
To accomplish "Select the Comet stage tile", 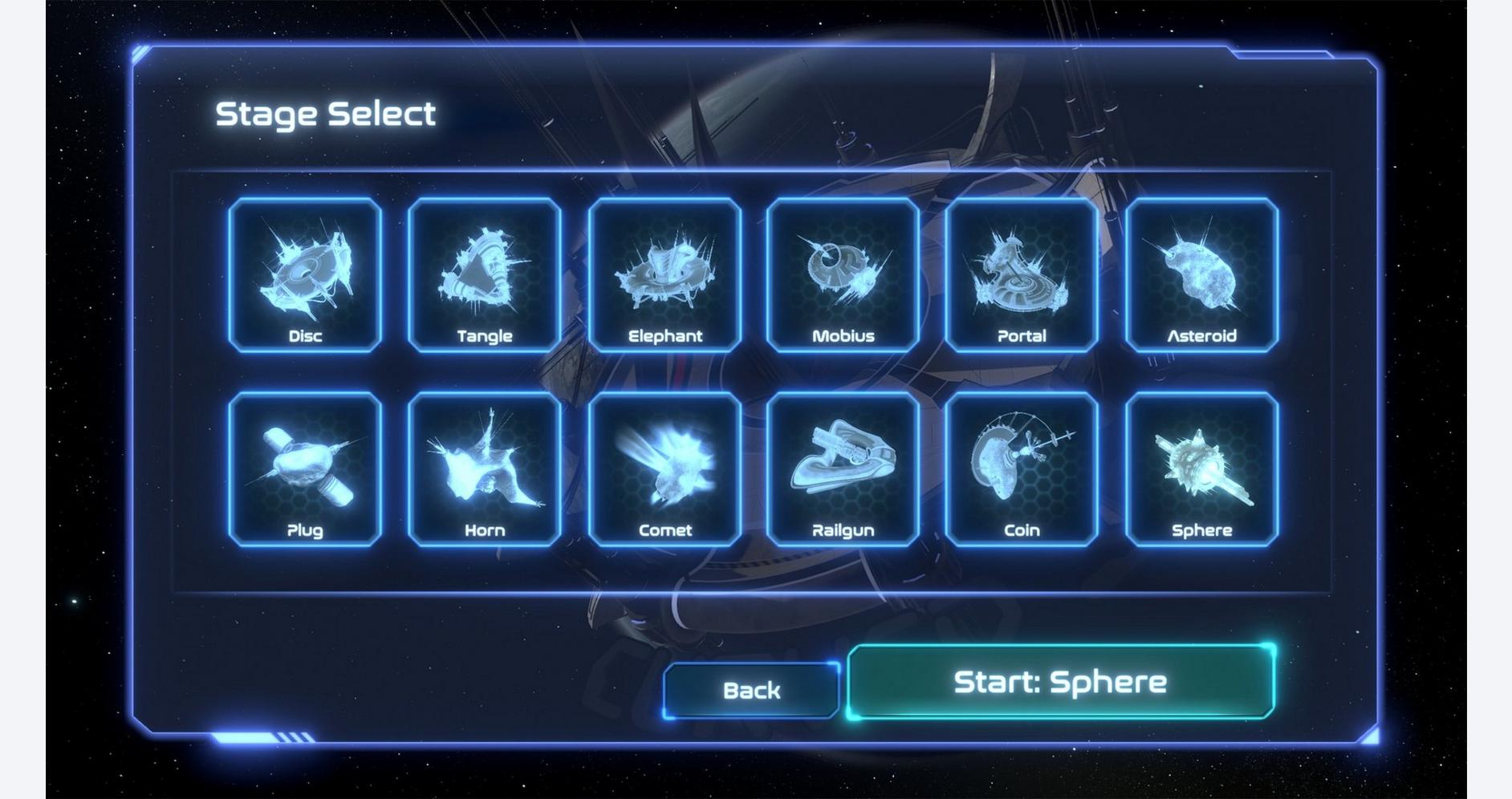I will pyautogui.click(x=665, y=469).
